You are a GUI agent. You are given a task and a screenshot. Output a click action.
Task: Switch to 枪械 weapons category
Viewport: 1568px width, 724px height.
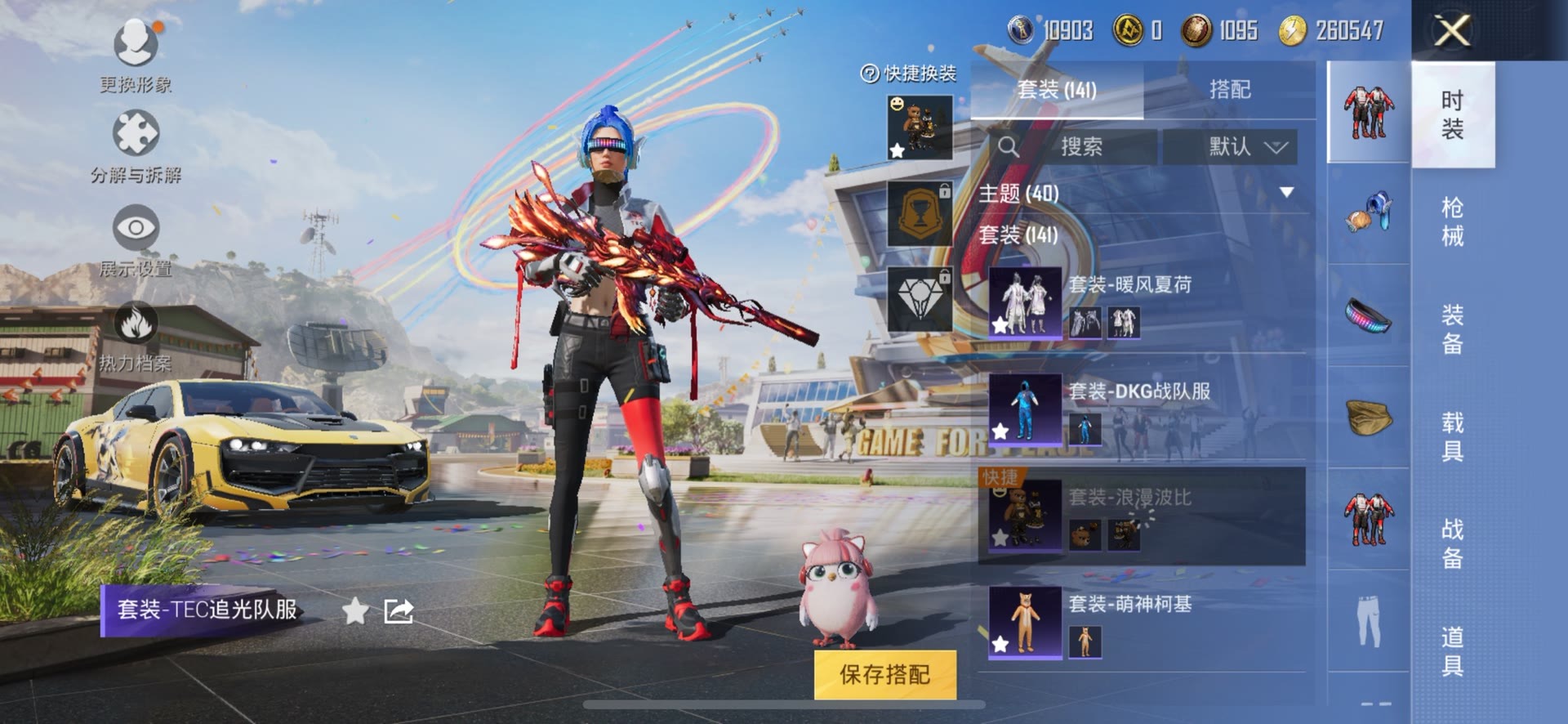point(1451,221)
